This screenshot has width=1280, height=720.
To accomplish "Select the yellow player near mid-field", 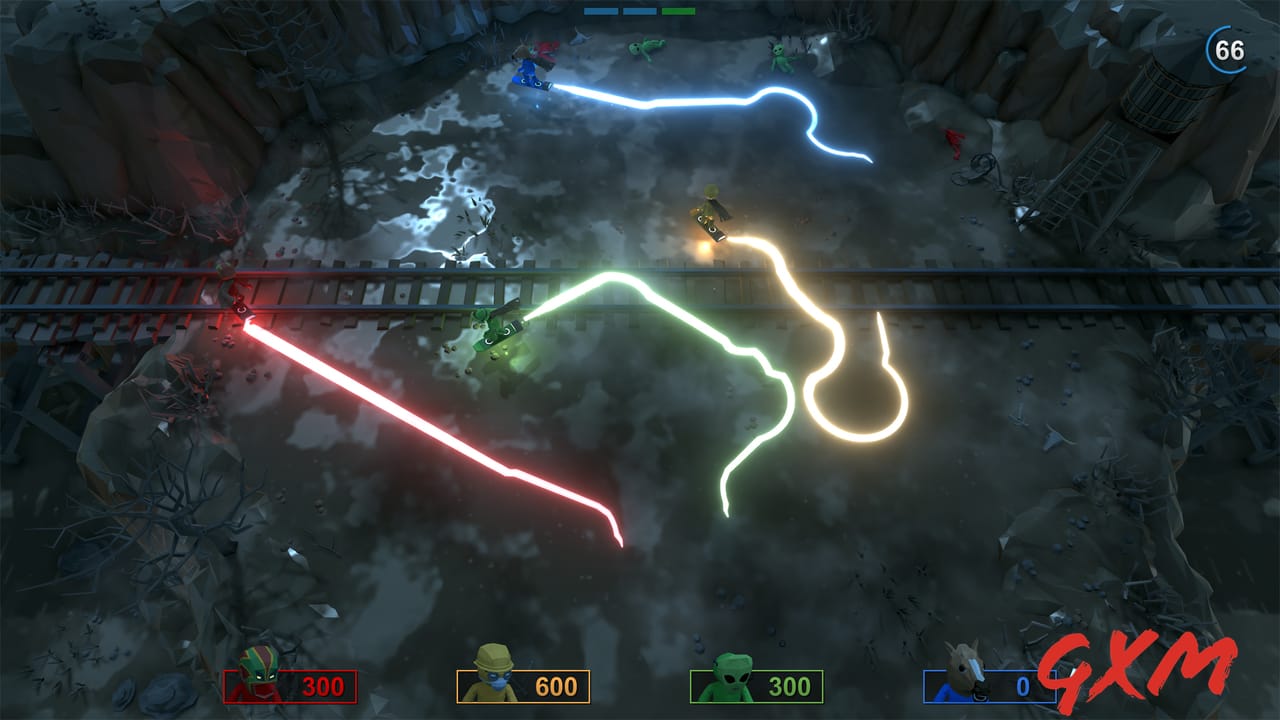I will coord(712,209).
